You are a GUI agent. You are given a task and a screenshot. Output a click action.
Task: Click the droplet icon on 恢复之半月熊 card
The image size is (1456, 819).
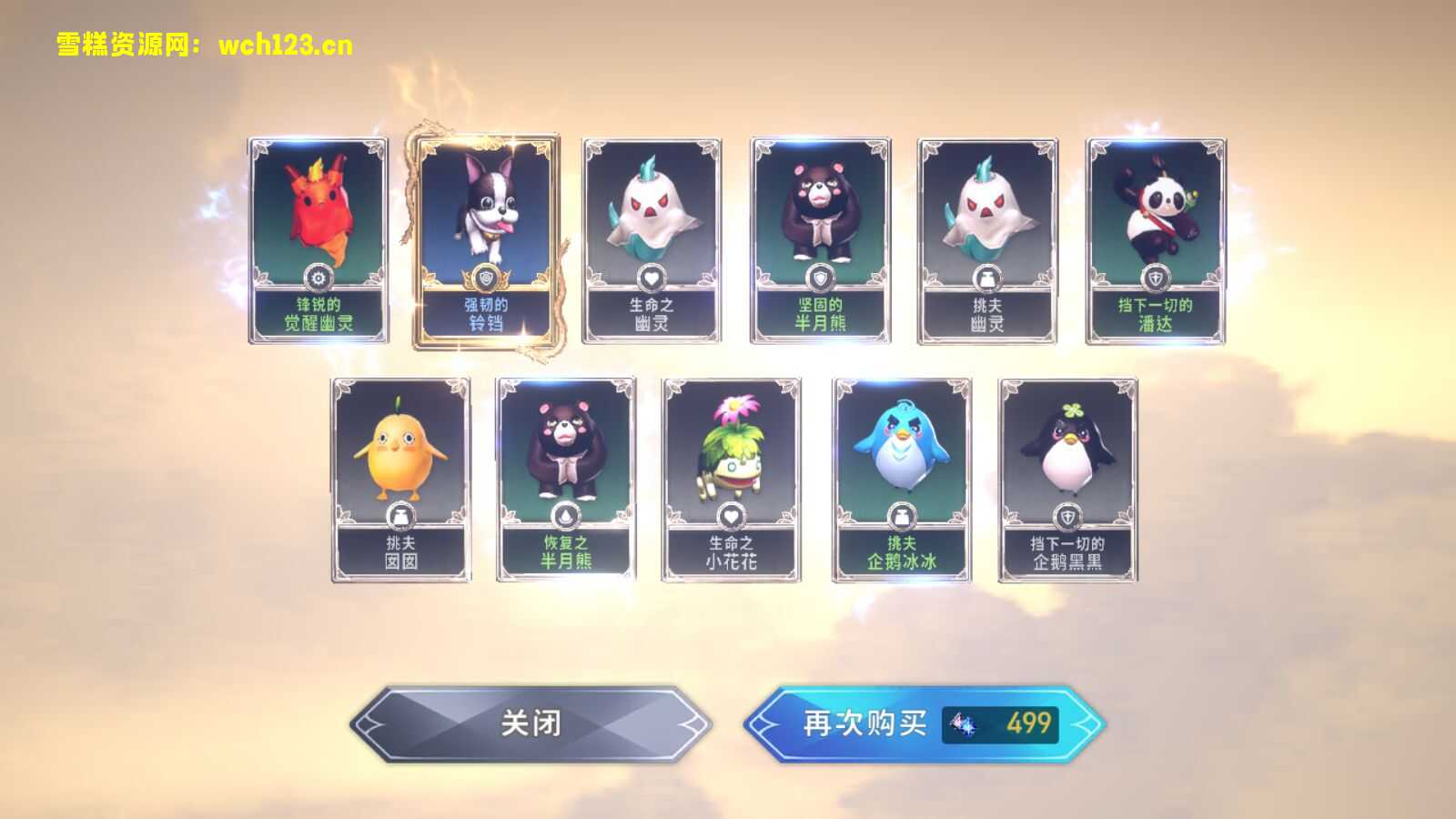(x=566, y=515)
